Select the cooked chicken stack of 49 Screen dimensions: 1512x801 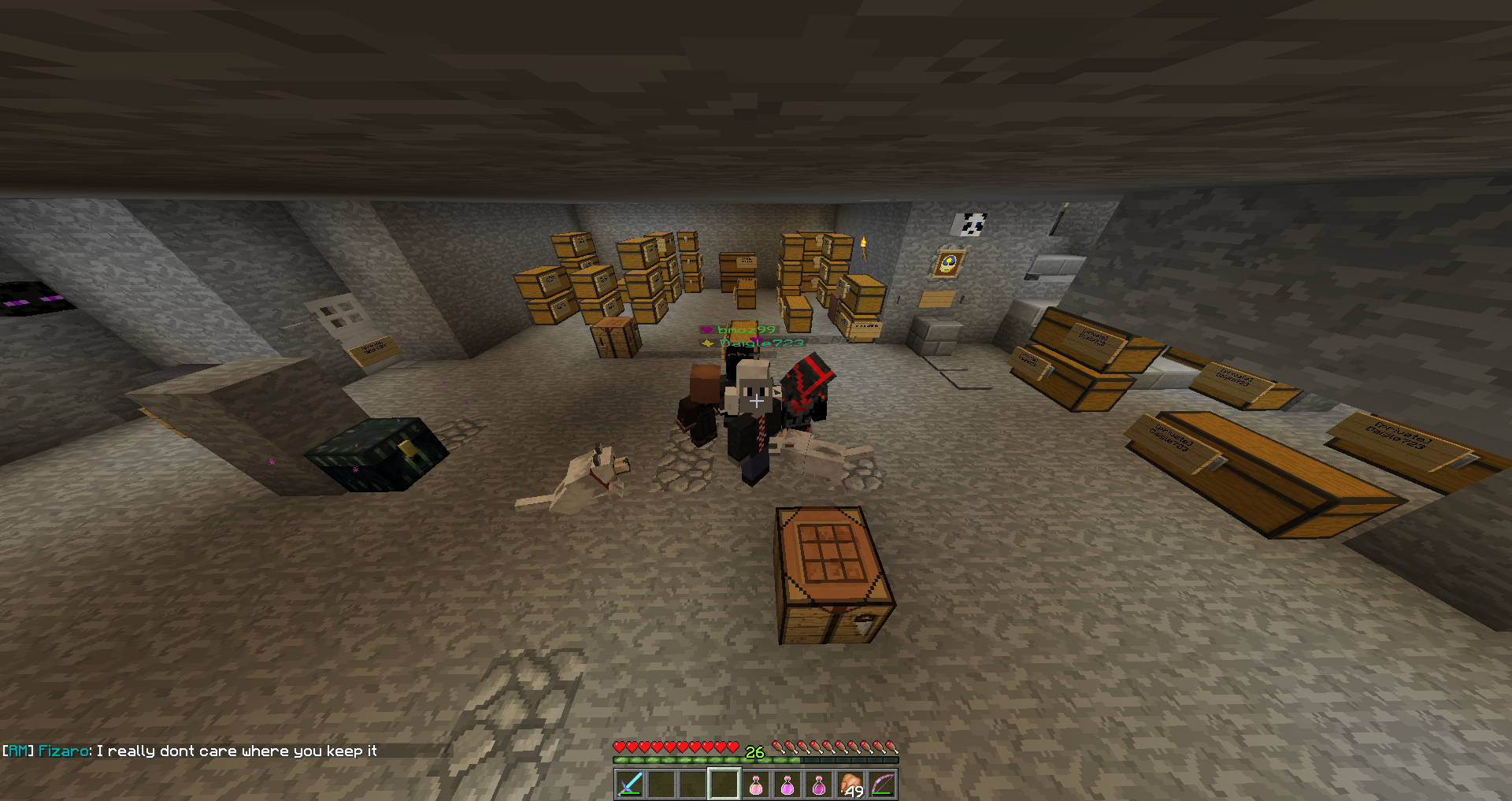click(x=850, y=784)
